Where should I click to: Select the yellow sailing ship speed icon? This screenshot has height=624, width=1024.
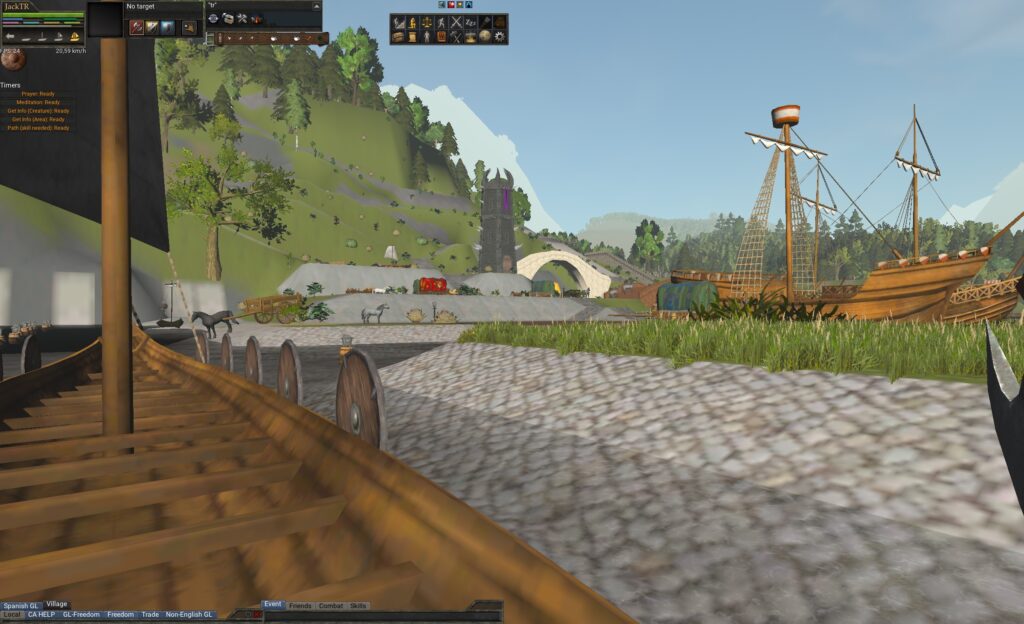tap(74, 36)
